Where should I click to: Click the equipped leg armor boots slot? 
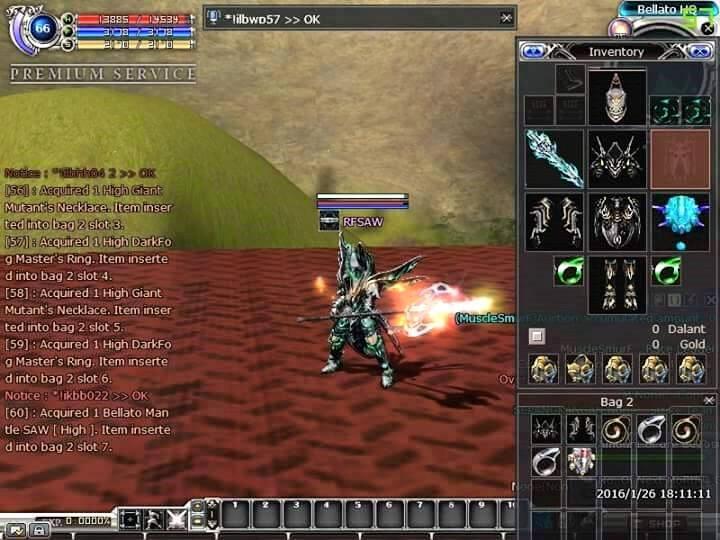tap(617, 283)
